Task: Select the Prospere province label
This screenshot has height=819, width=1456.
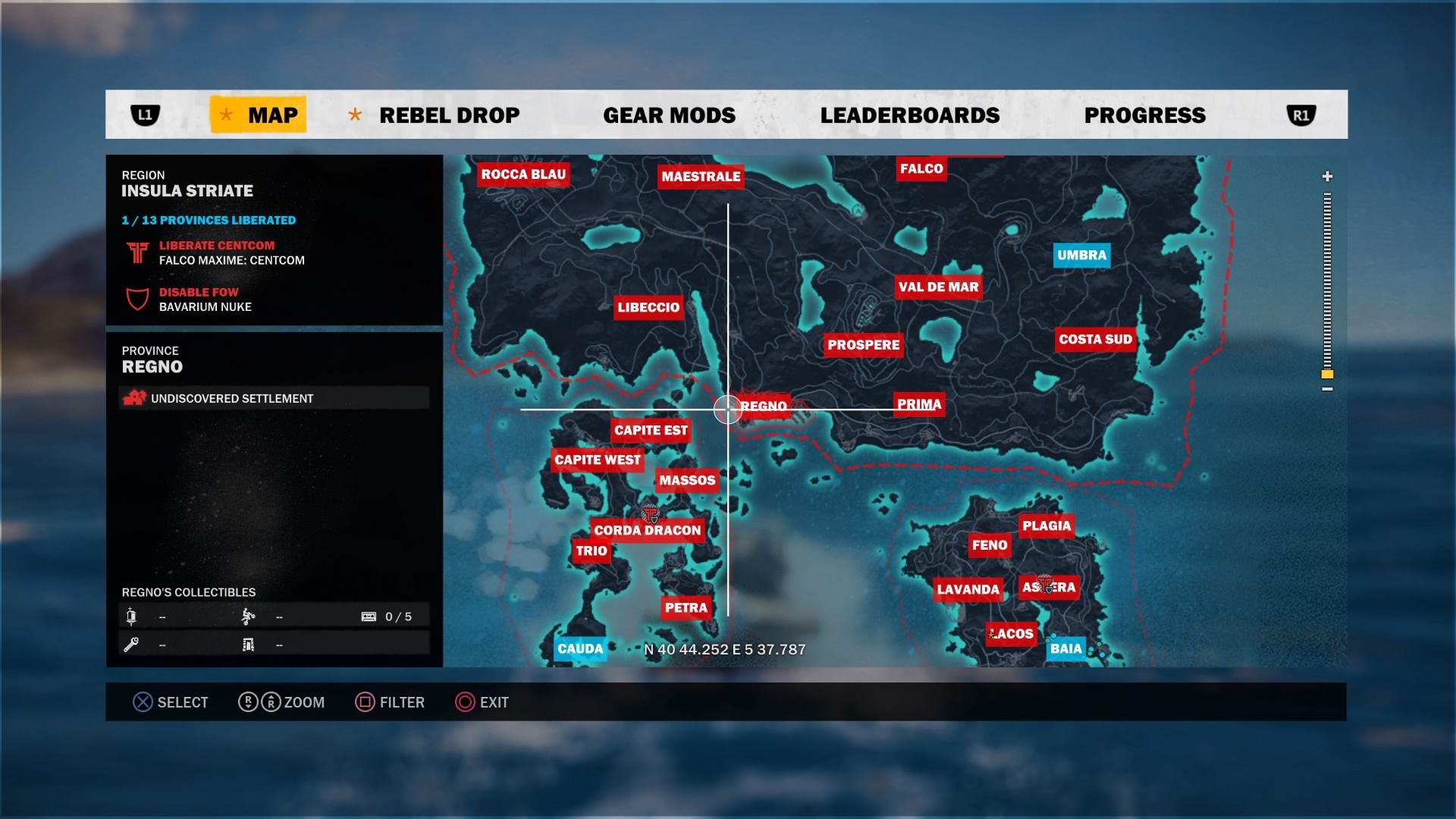Action: point(863,345)
